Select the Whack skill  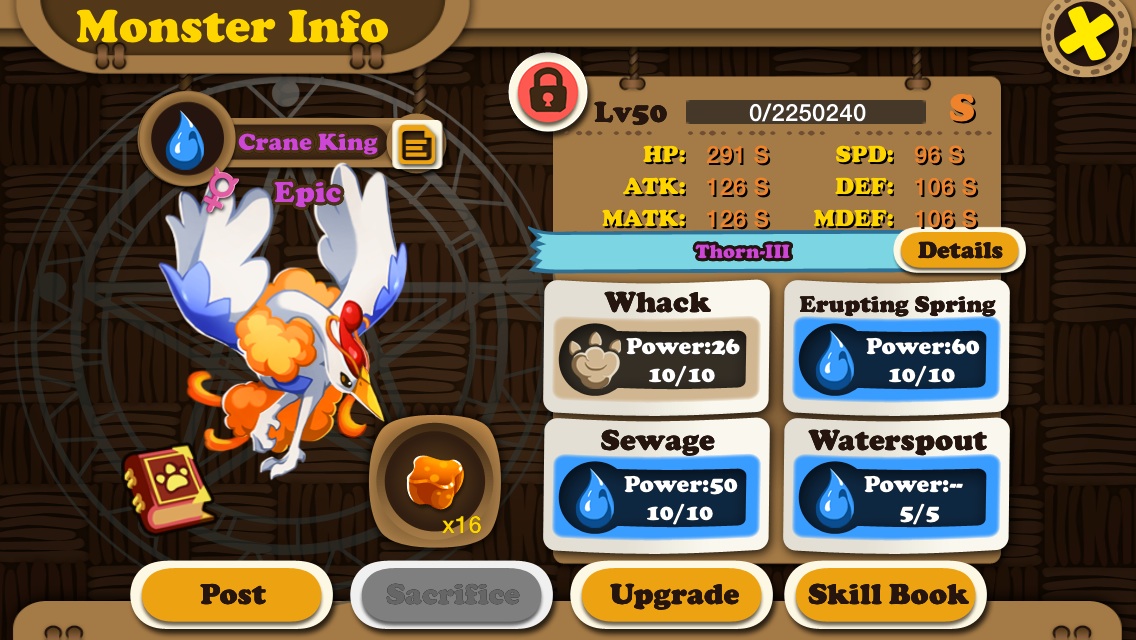click(x=656, y=346)
